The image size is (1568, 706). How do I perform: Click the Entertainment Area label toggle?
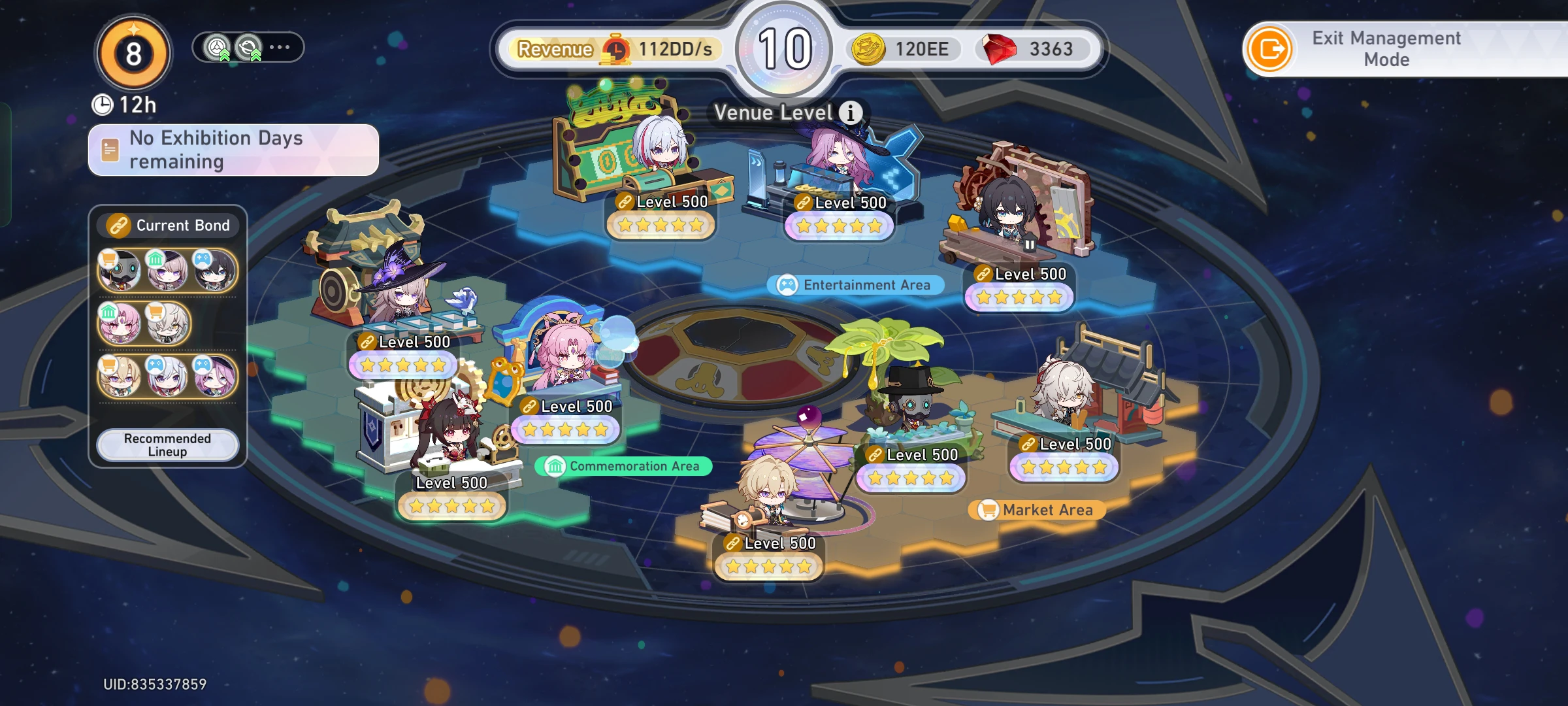tap(857, 284)
